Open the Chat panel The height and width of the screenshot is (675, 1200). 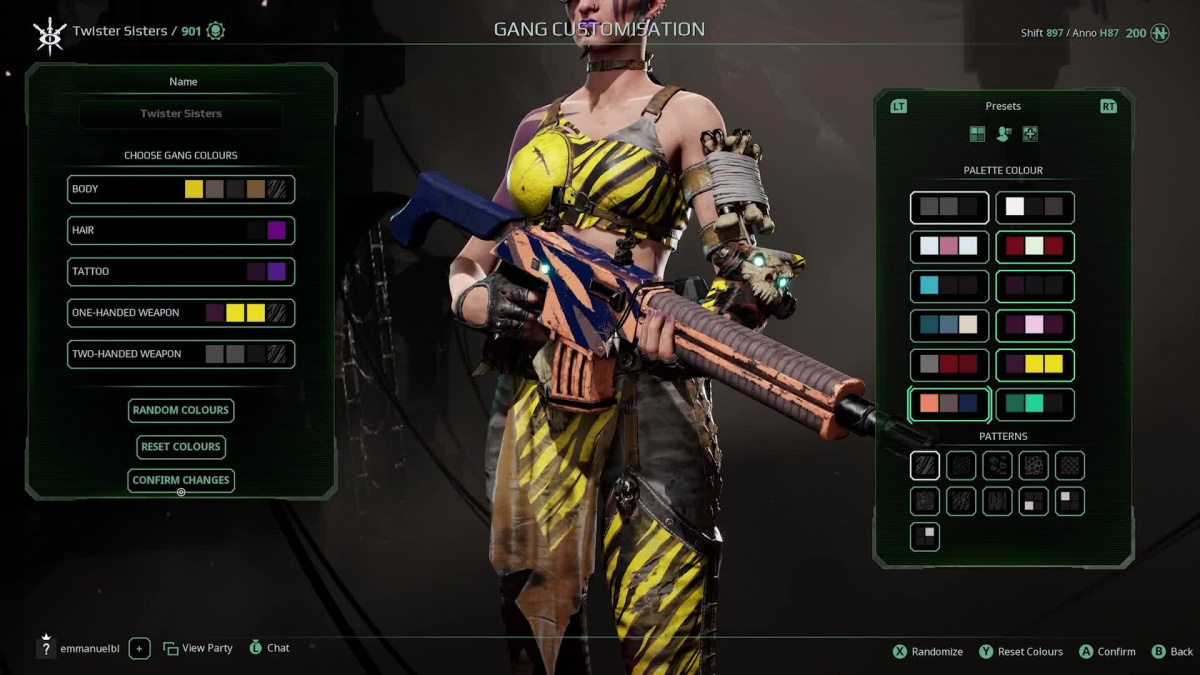269,648
